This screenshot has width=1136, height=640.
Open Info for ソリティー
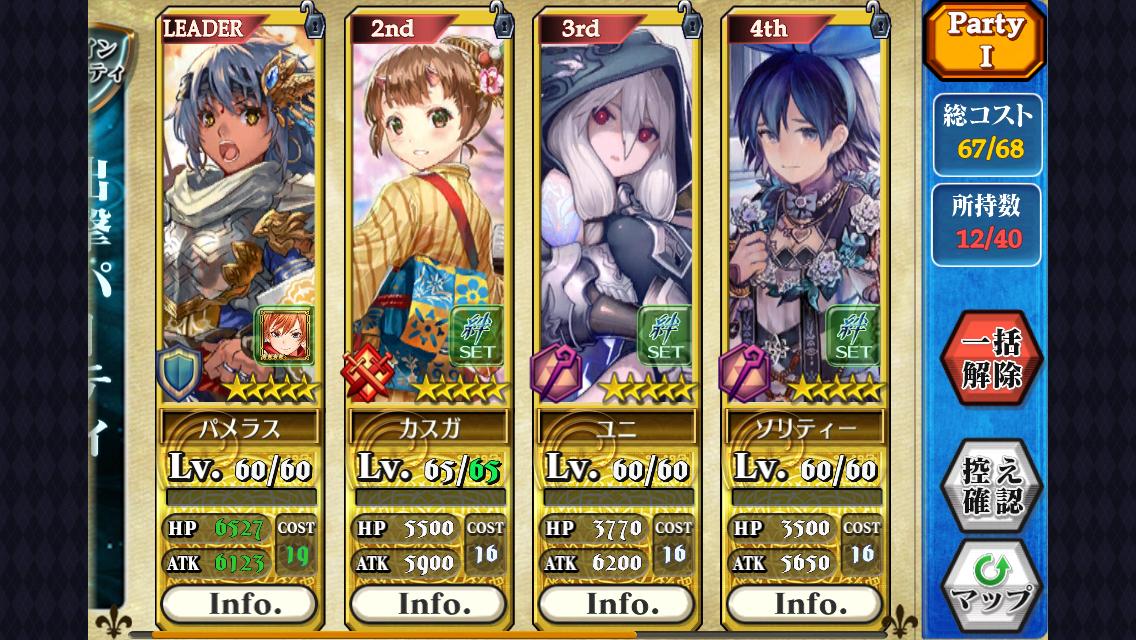click(x=804, y=603)
